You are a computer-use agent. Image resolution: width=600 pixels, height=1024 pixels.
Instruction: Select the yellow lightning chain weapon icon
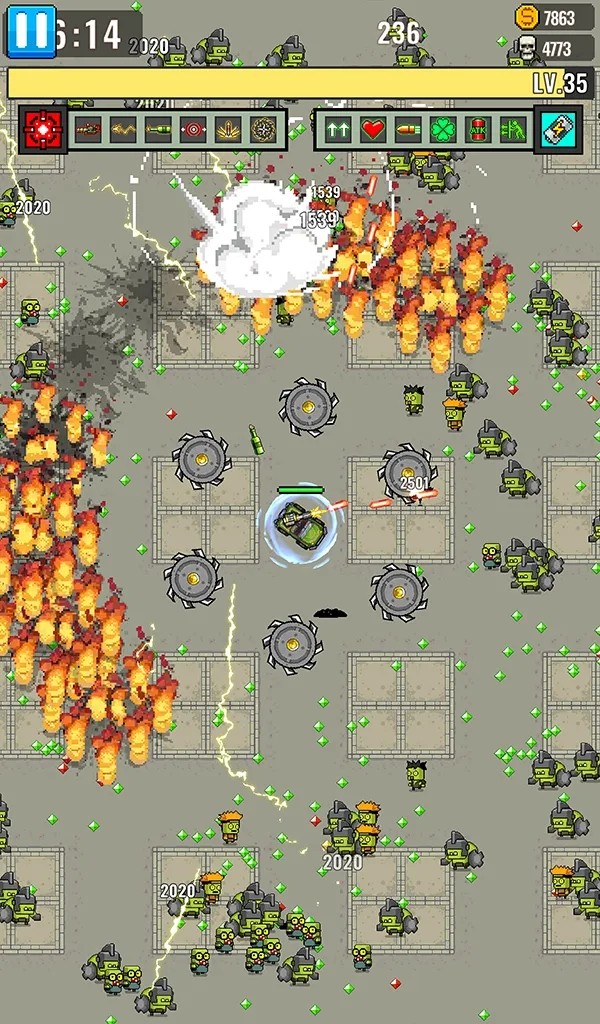click(123, 129)
